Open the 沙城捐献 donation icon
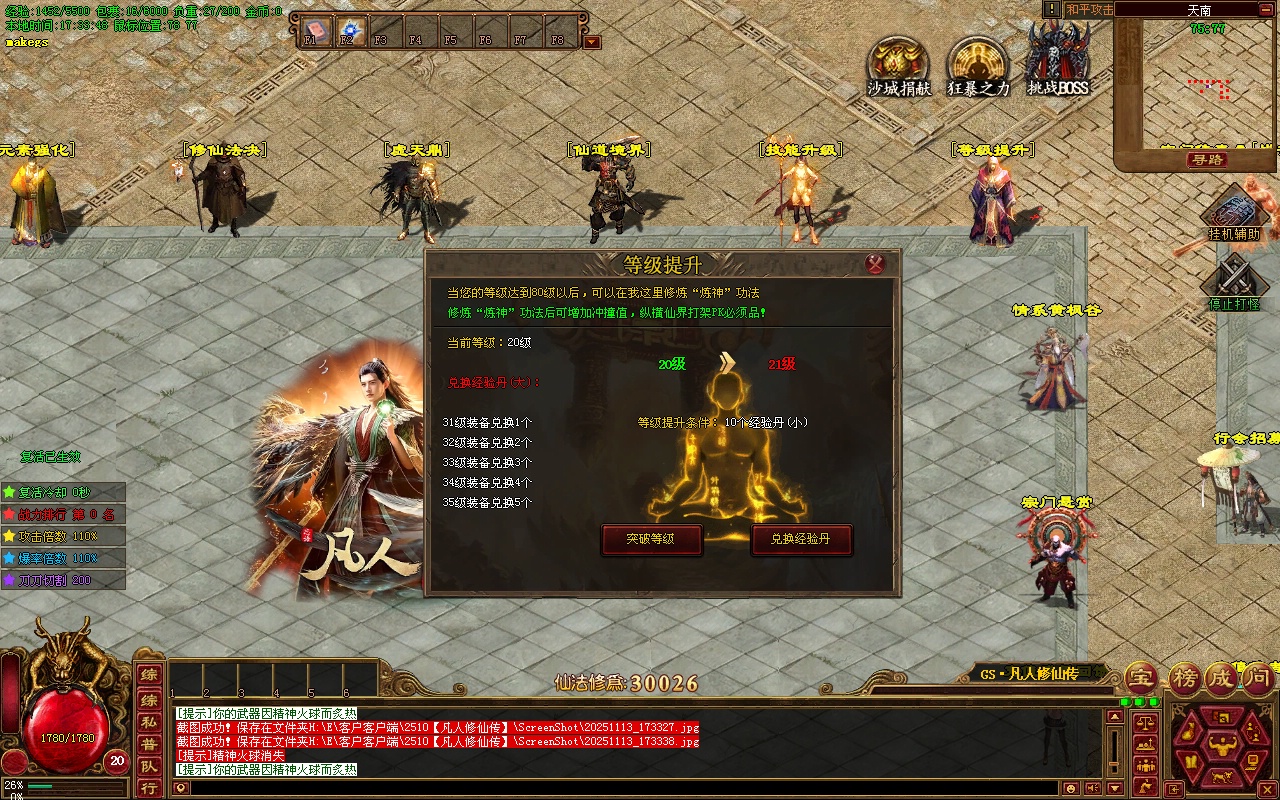This screenshot has width=1280, height=800. pos(898,66)
